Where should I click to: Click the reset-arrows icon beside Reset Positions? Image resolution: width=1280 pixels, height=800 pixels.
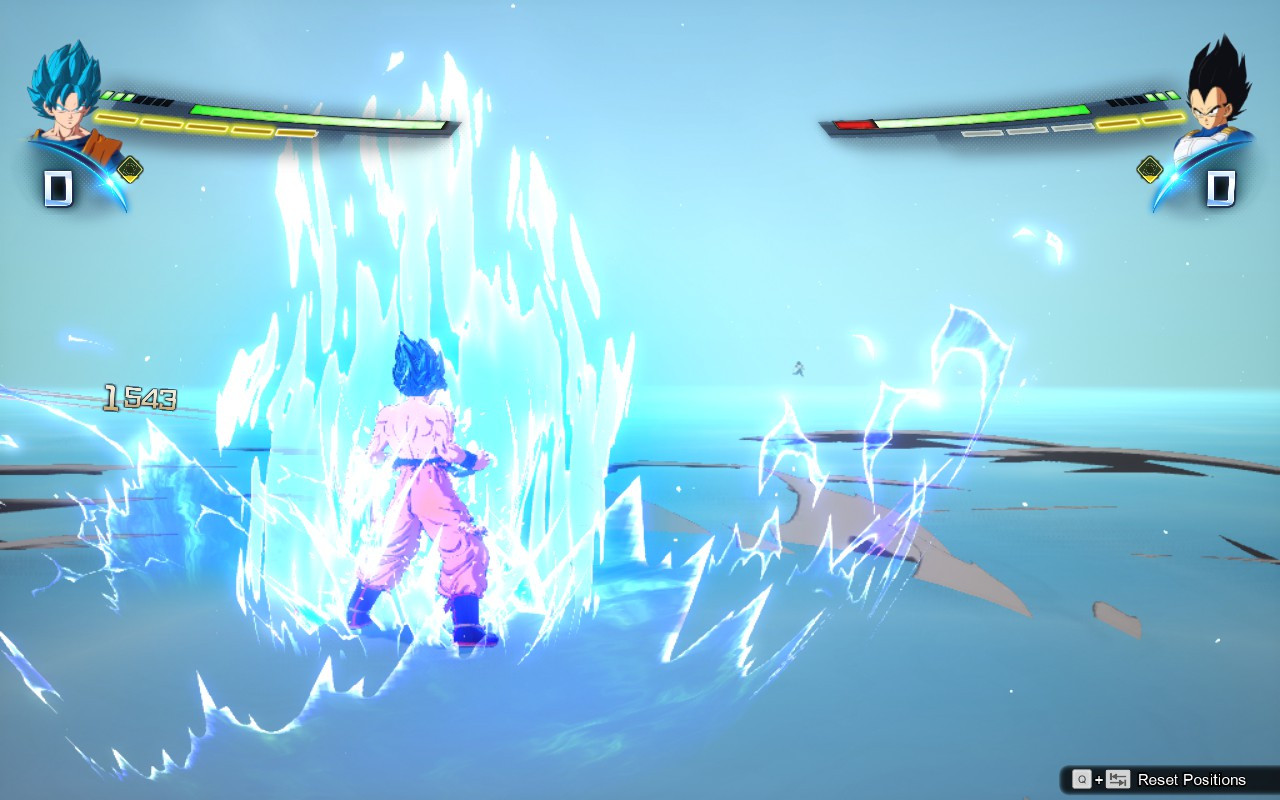(x=1118, y=779)
